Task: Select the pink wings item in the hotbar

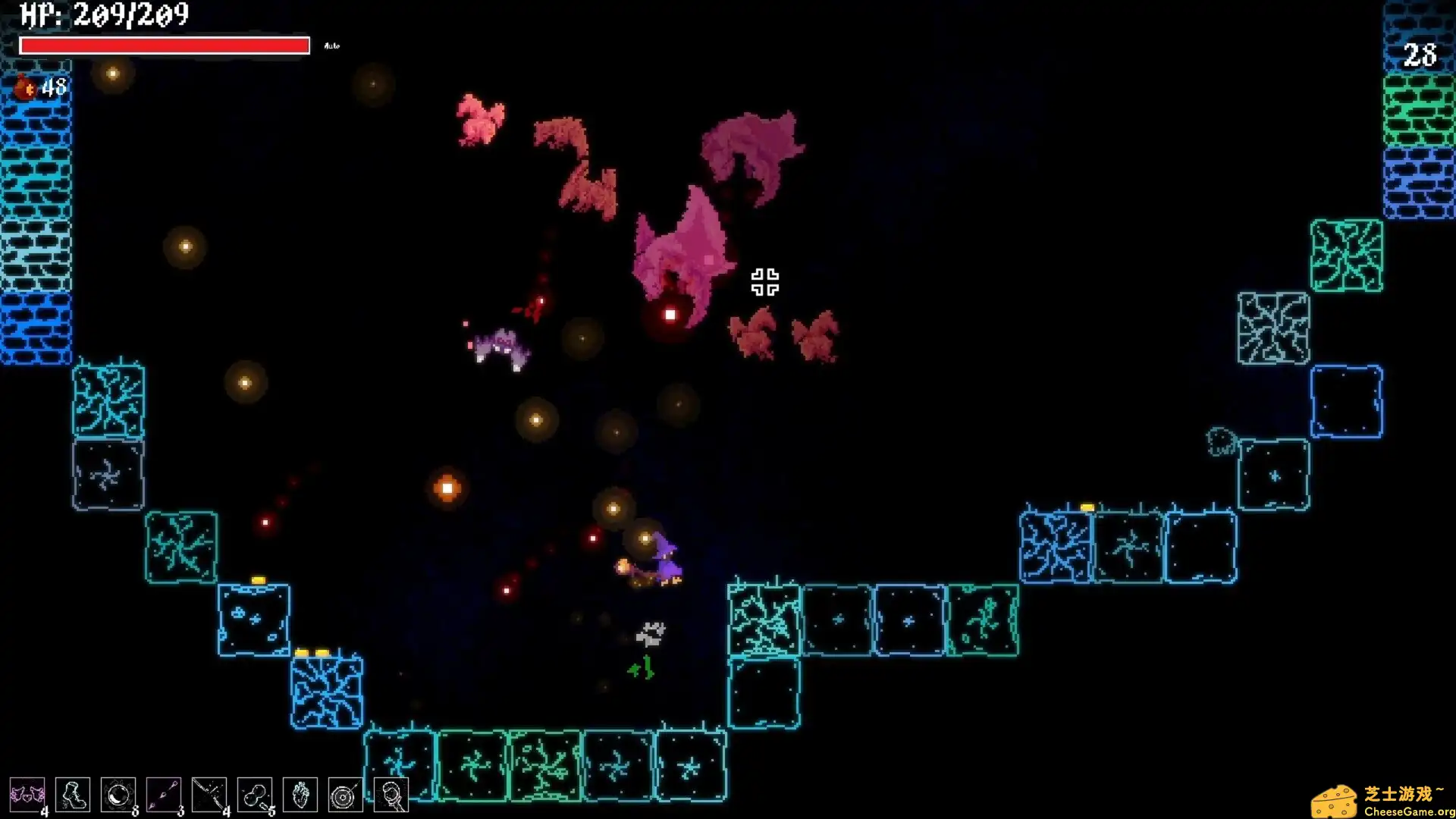Action: (27, 794)
